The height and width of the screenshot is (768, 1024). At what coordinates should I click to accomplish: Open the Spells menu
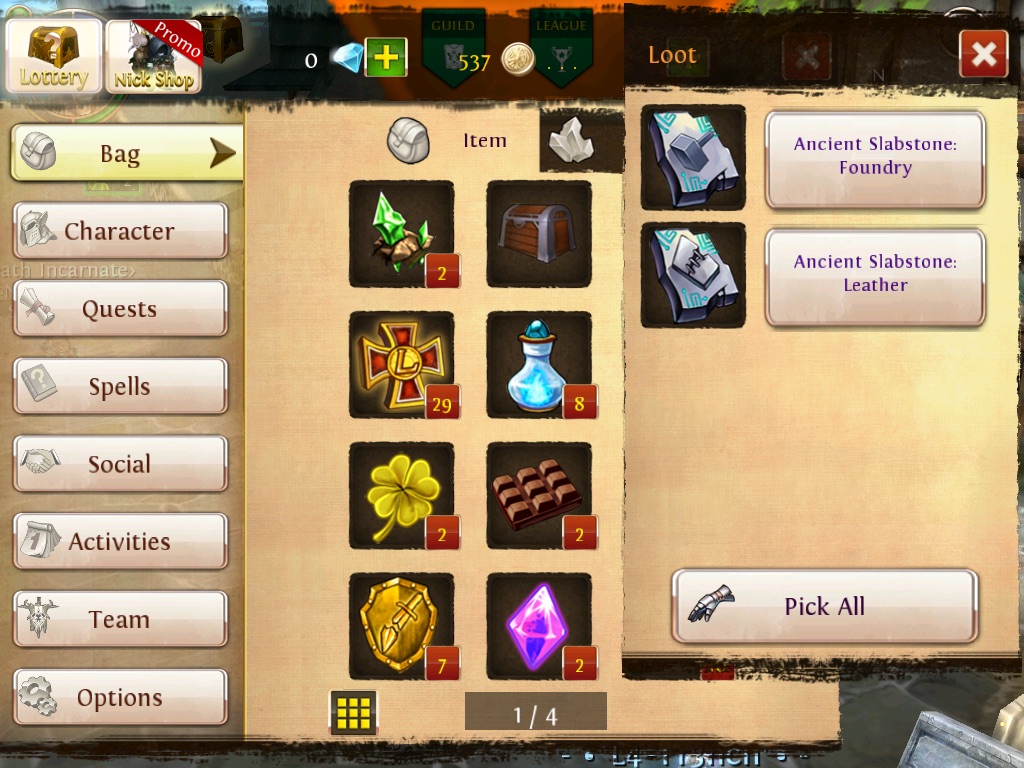120,387
